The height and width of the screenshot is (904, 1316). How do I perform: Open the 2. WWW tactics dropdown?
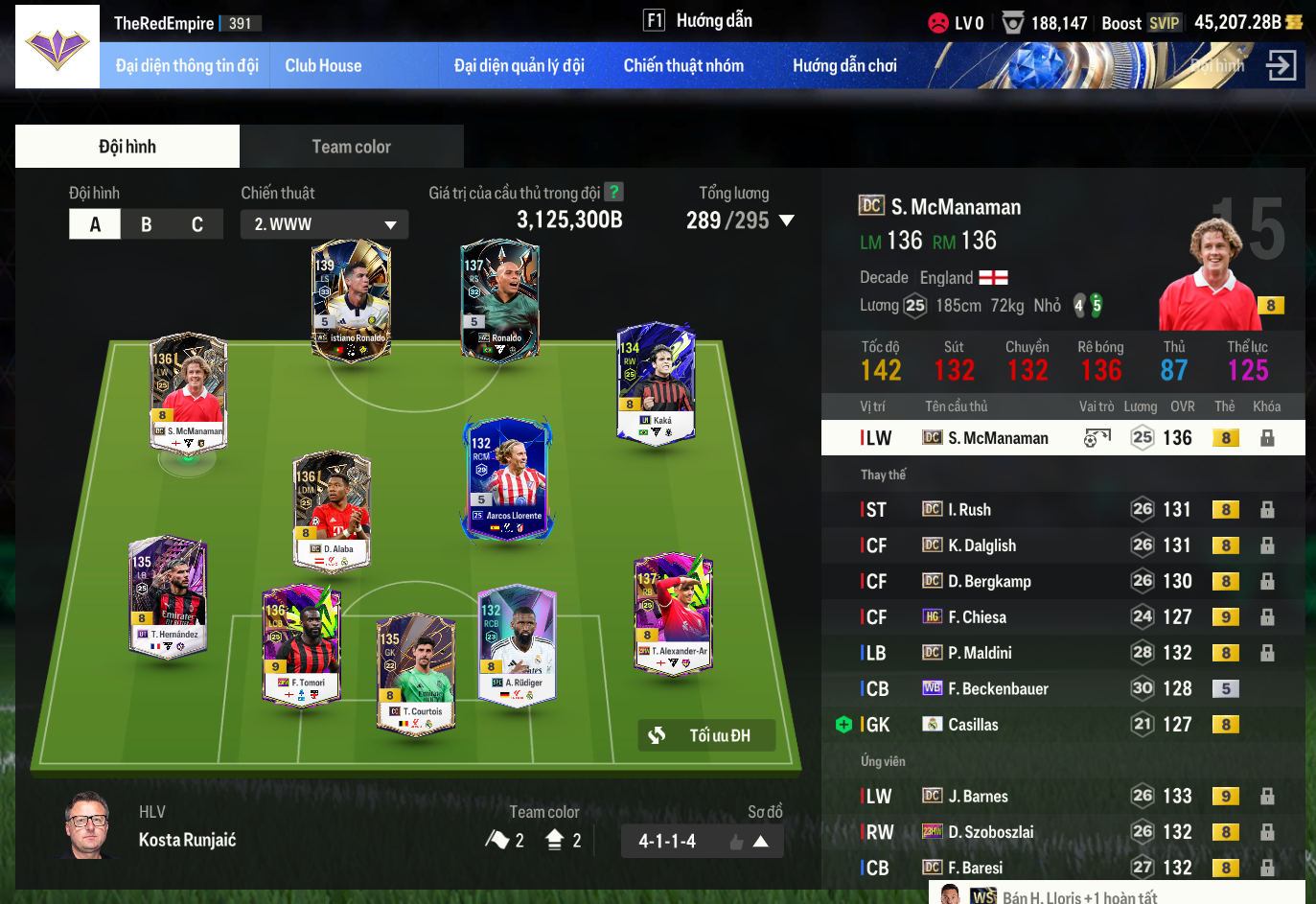pyautogui.click(x=324, y=224)
